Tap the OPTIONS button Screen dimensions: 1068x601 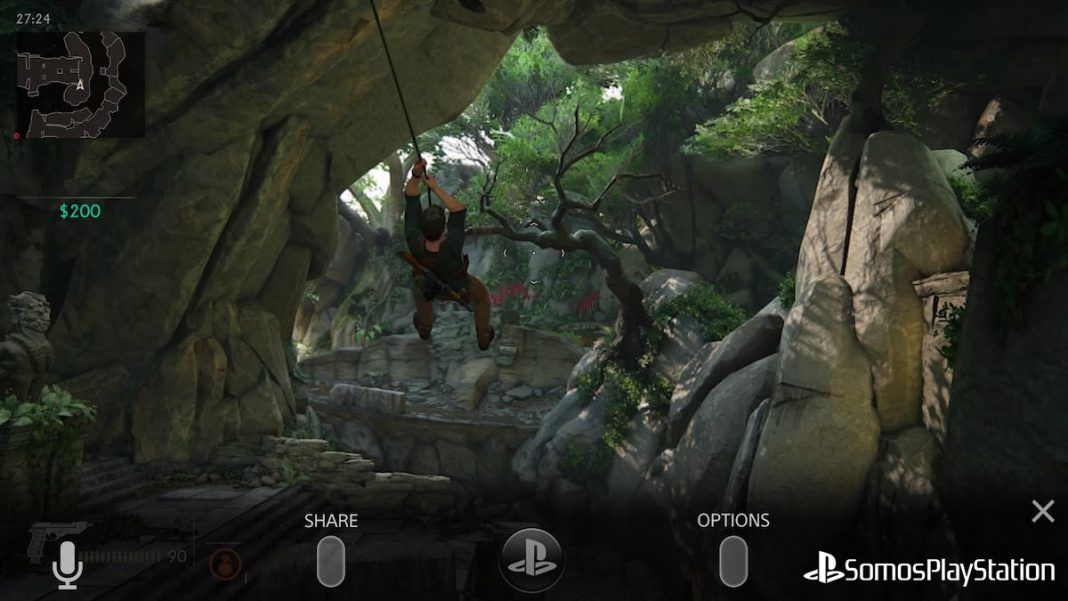pos(733,561)
